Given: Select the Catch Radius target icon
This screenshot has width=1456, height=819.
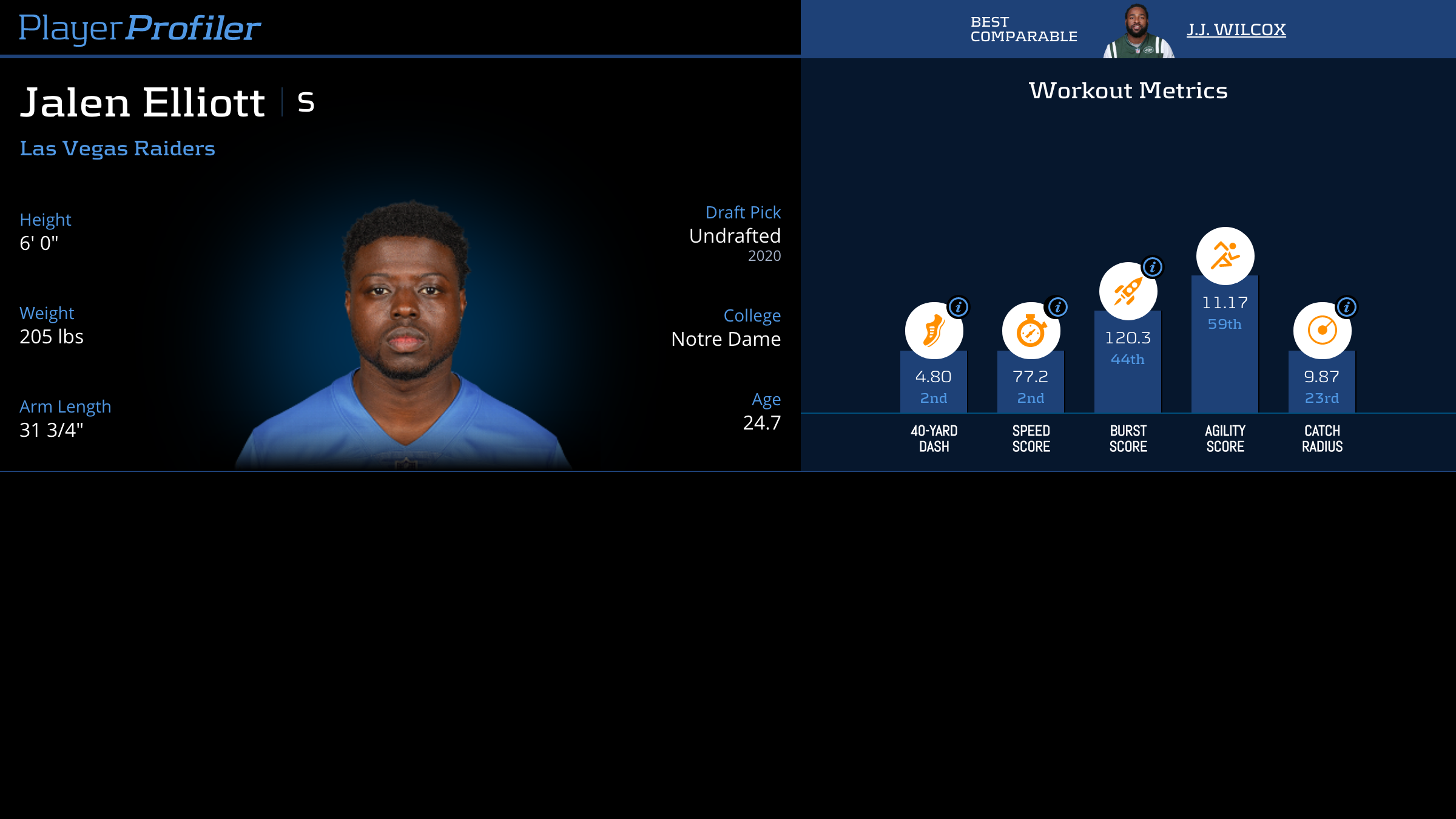Looking at the screenshot, I should tap(1322, 331).
